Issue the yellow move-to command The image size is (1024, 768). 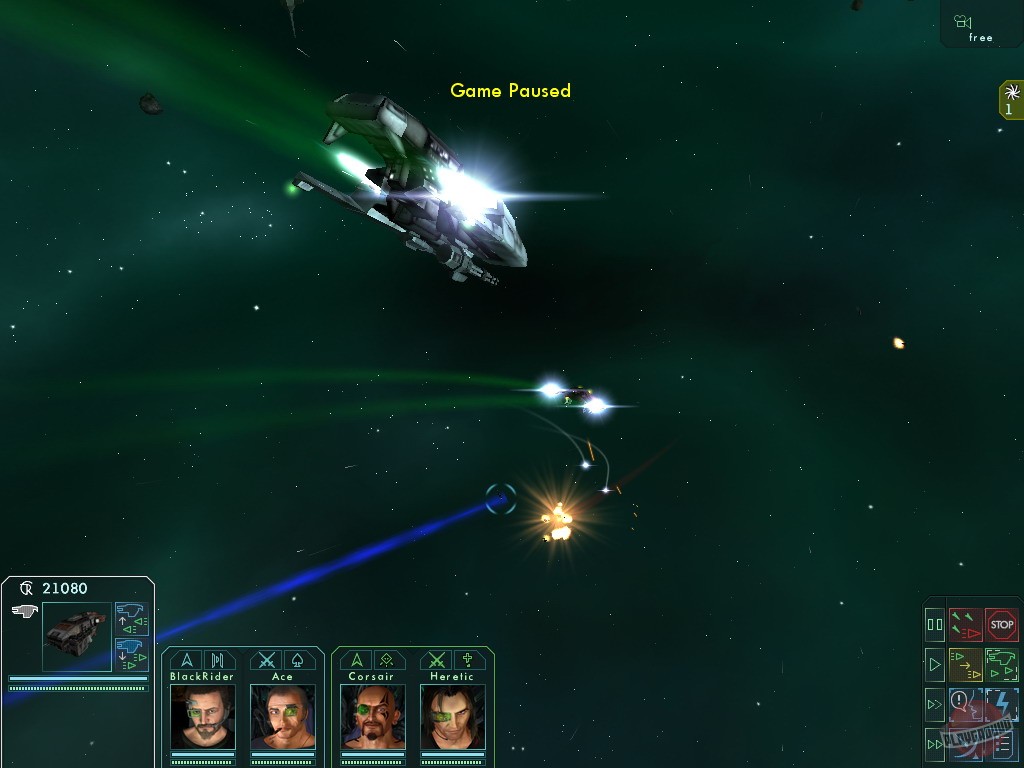[x=965, y=664]
